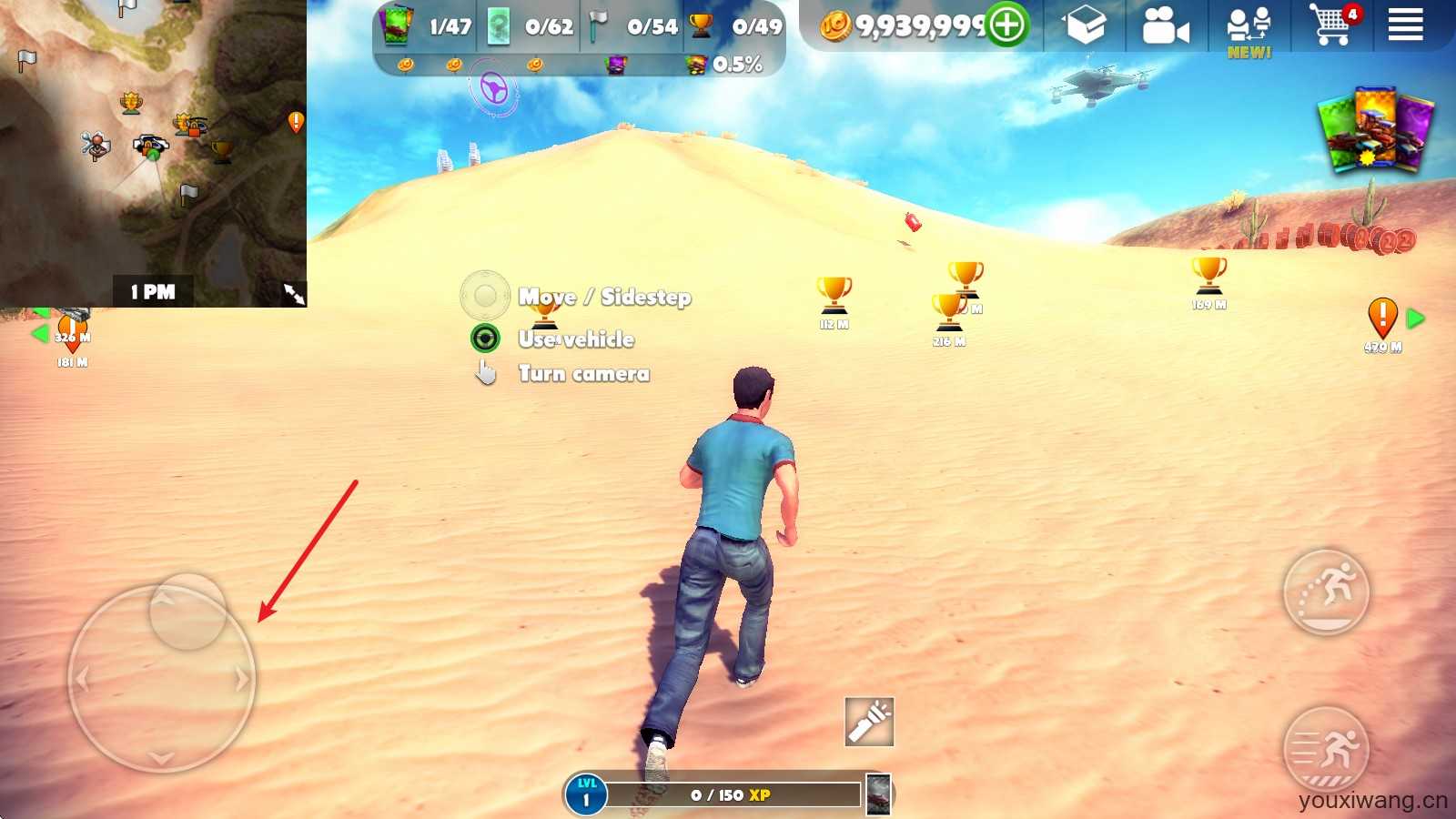Open the box package icon
The height and width of the screenshot is (819, 1456).
click(1085, 25)
